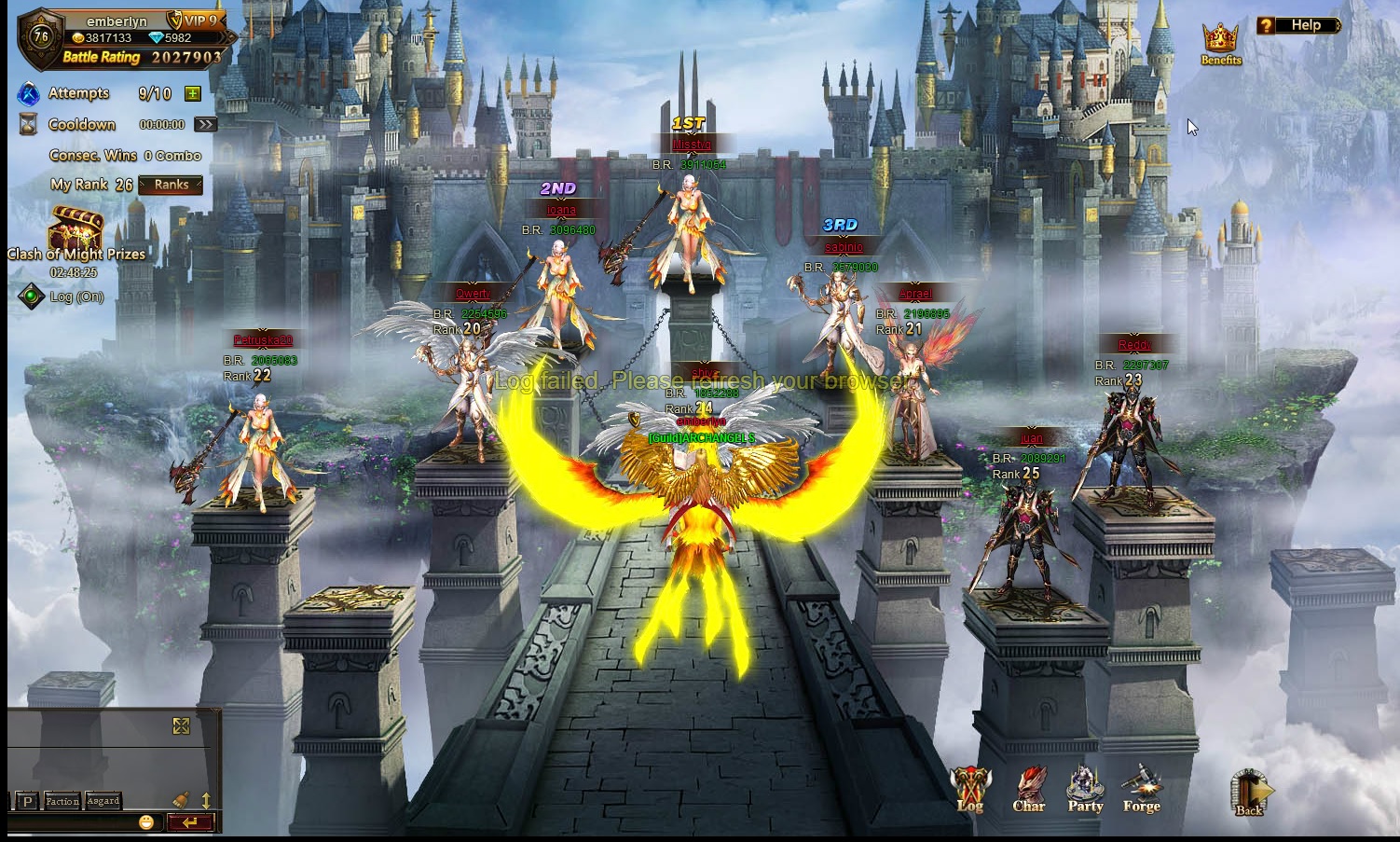Toggle the Log (On) green gem
This screenshot has width=1400, height=842.
point(32,297)
